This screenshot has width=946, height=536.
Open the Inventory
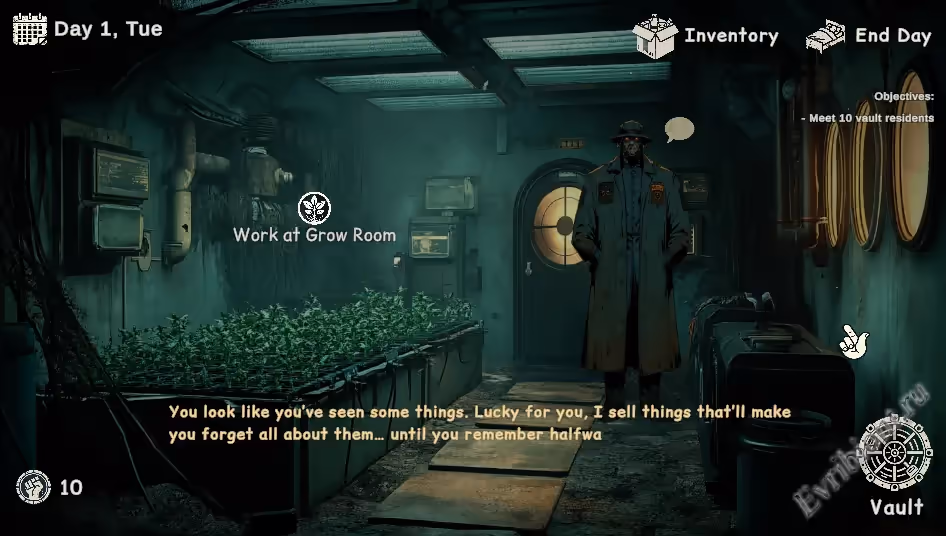705,36
